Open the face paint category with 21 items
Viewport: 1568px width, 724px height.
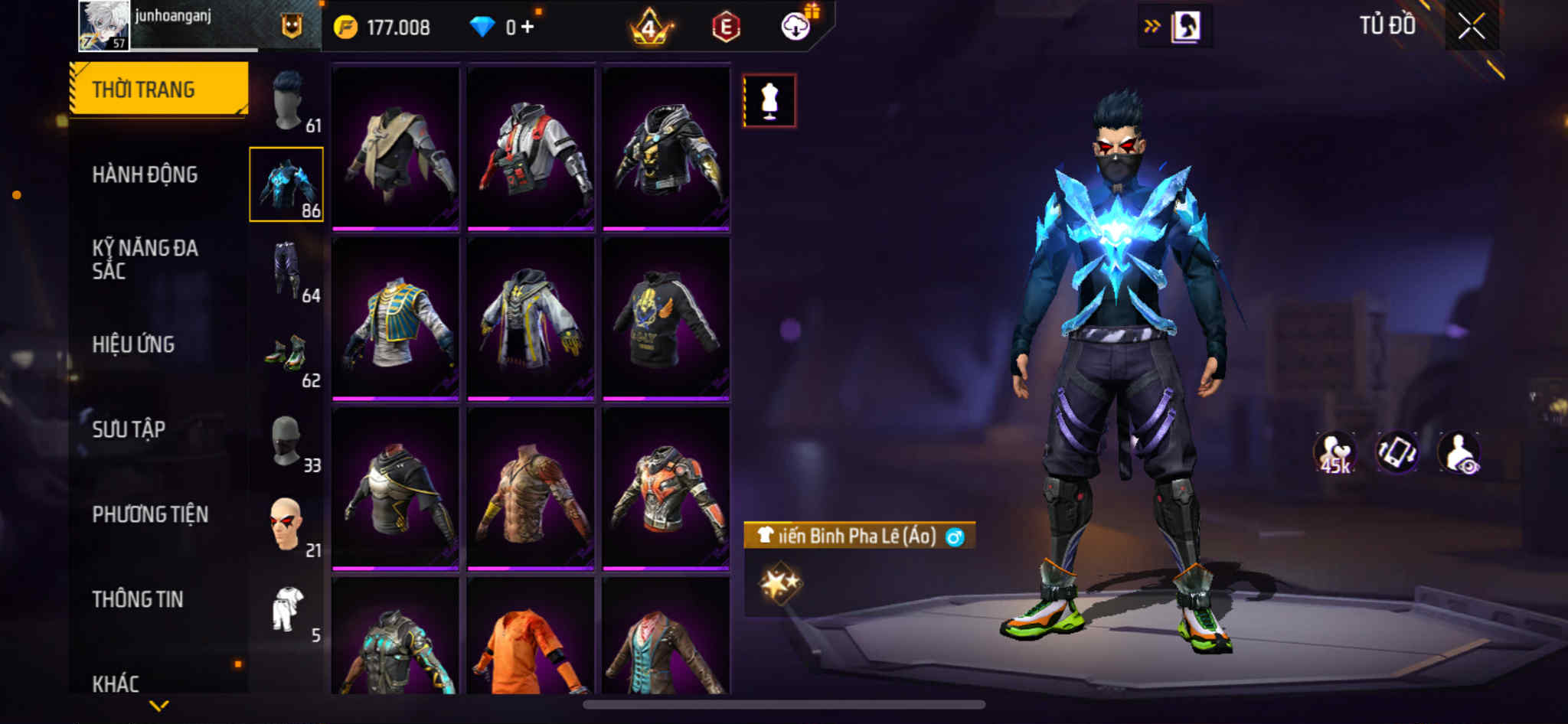[x=288, y=525]
